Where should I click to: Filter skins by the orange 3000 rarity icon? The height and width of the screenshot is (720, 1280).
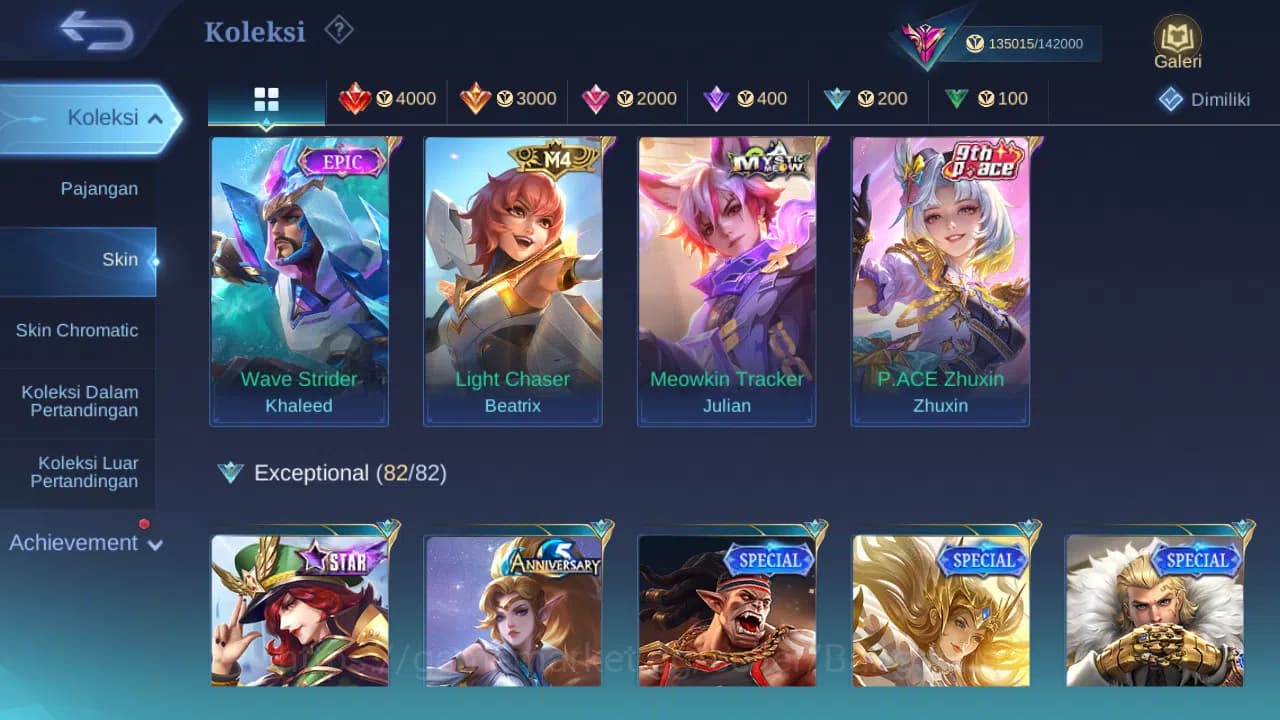[510, 99]
